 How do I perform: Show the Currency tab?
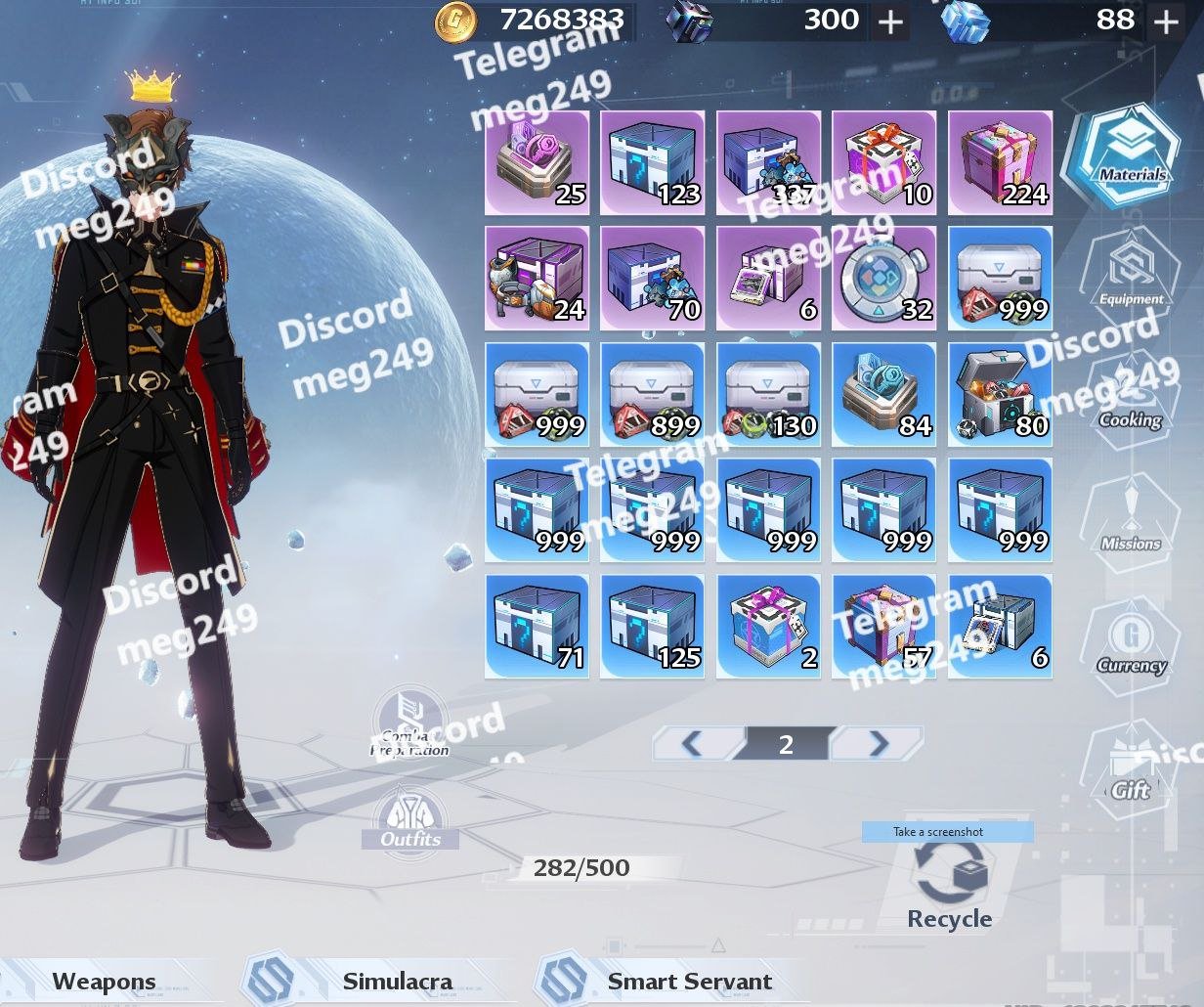pos(1131,641)
